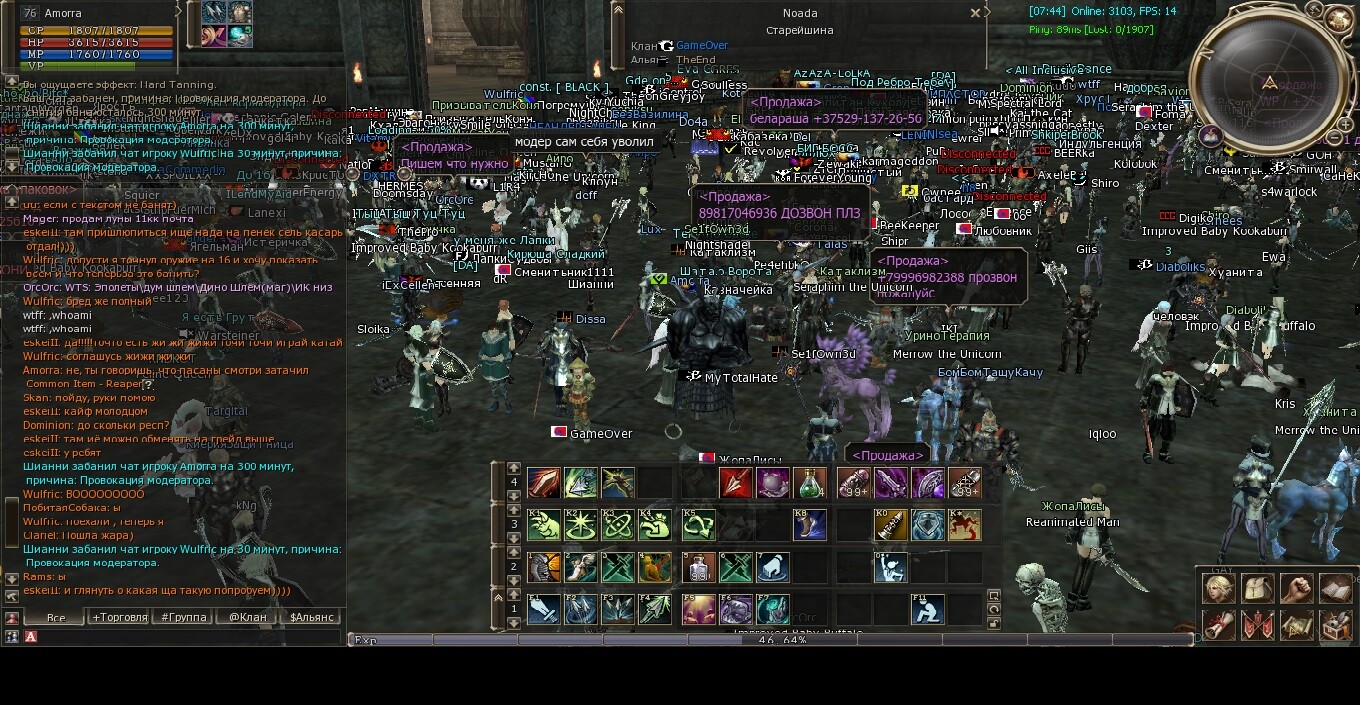Screen dimensions: 1360x705
Task: Open the character status portrait menu button
Action: pos(1218,588)
